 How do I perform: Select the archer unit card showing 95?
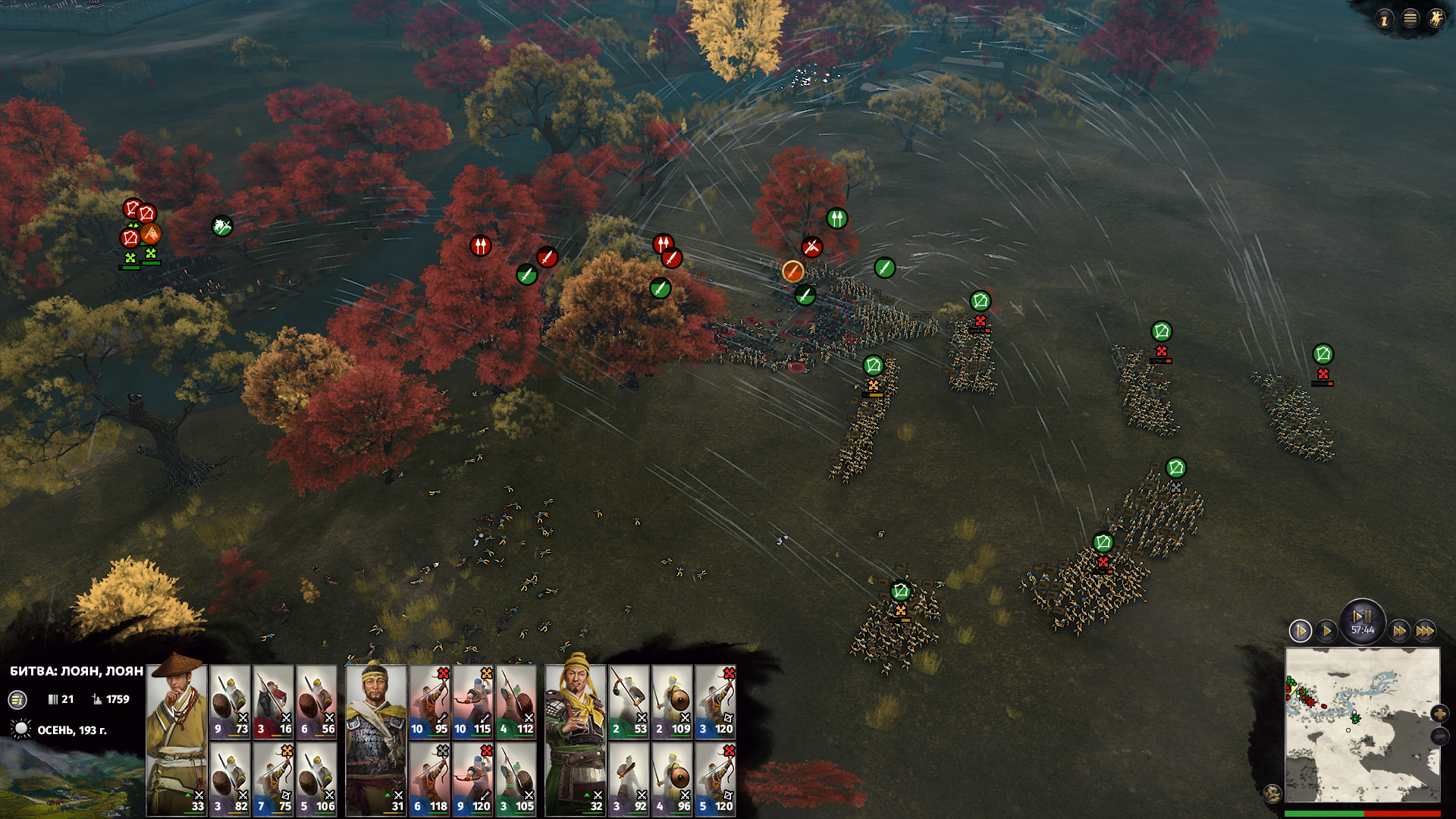(429, 701)
